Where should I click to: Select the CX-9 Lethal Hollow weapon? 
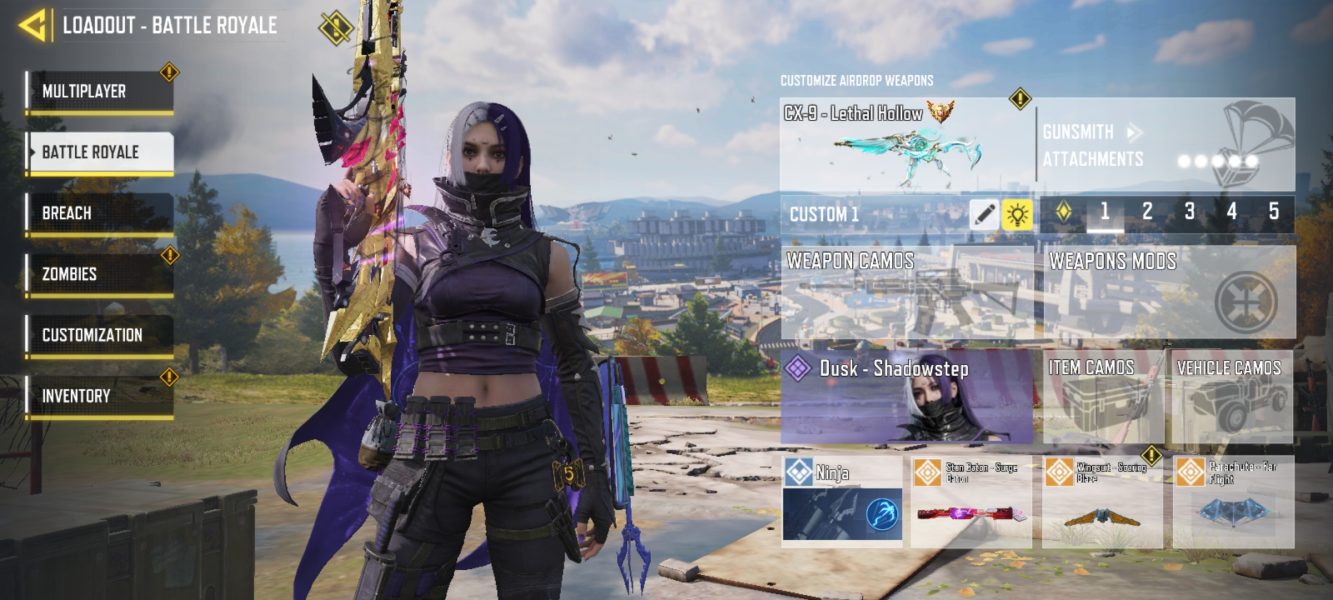pos(905,145)
